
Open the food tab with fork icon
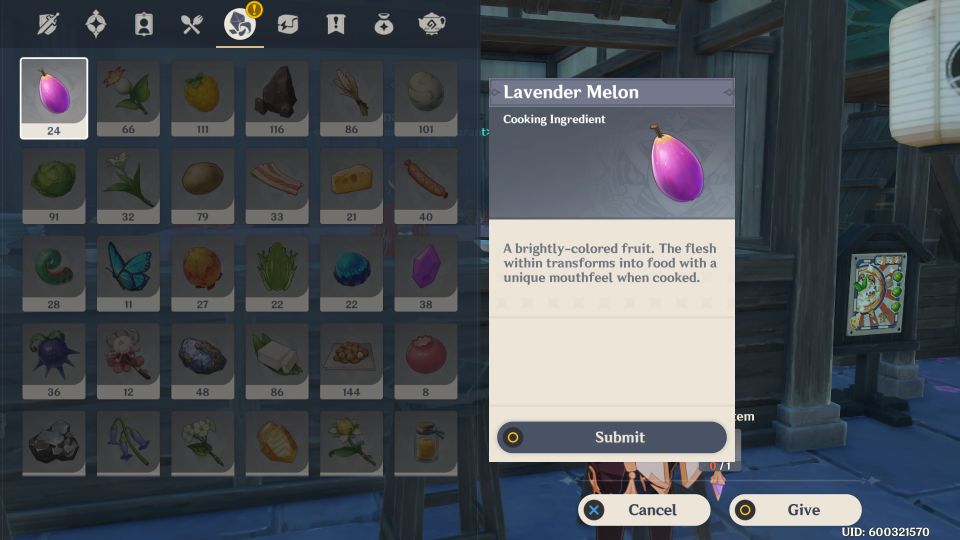coord(192,24)
